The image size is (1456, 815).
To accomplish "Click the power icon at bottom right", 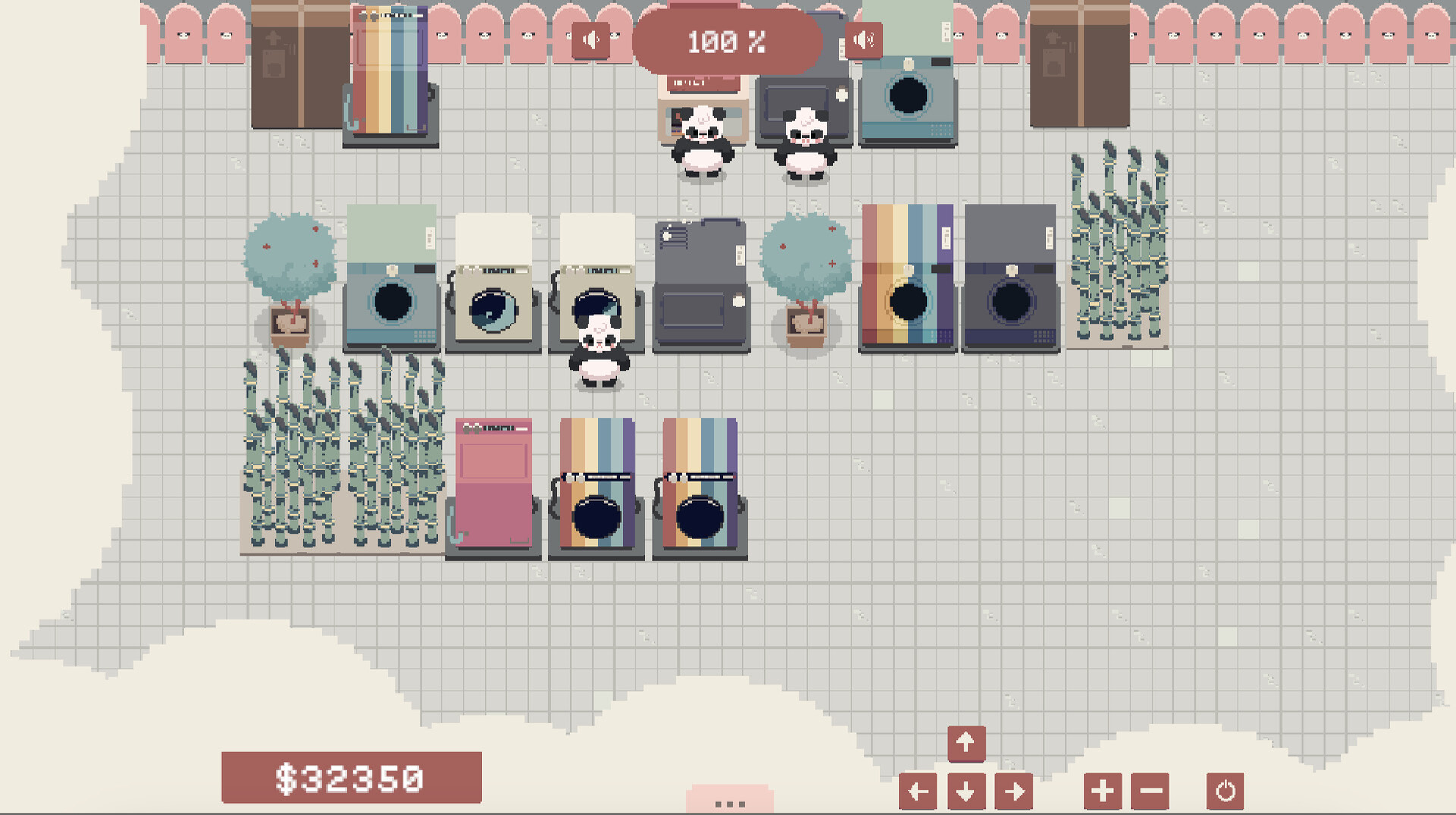I will point(1224,790).
